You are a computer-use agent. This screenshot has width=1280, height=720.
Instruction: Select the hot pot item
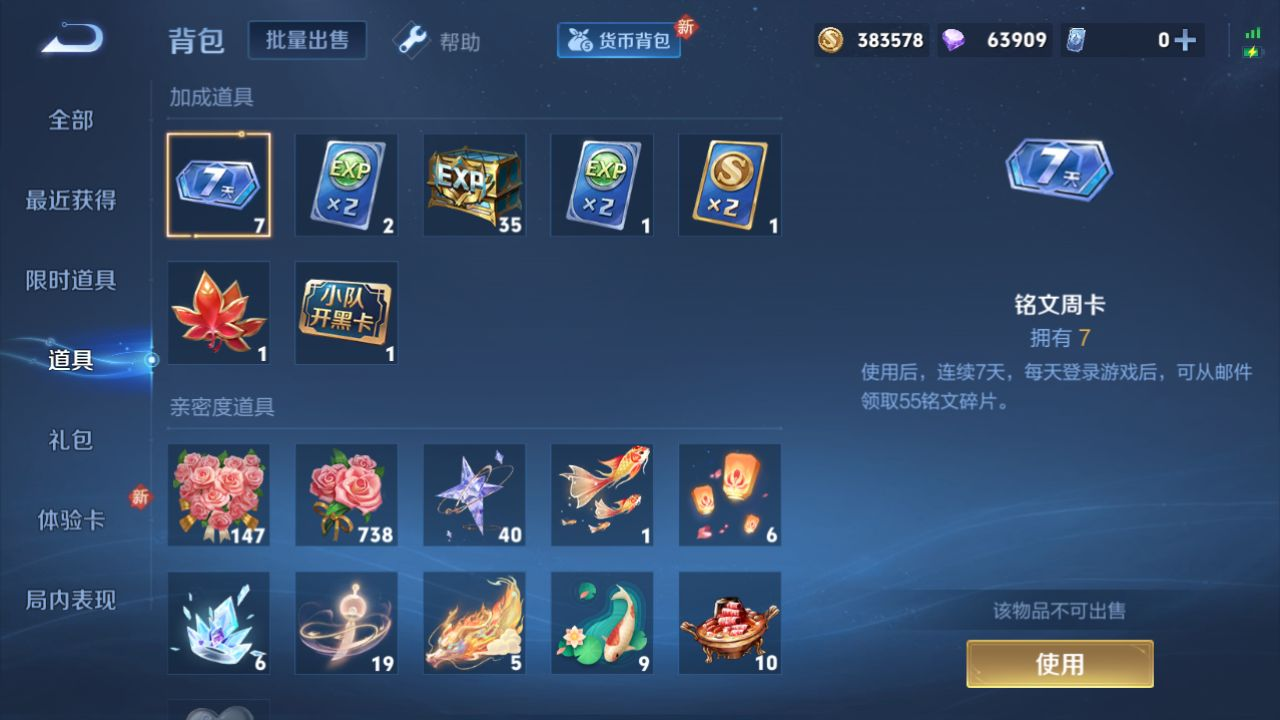730,623
